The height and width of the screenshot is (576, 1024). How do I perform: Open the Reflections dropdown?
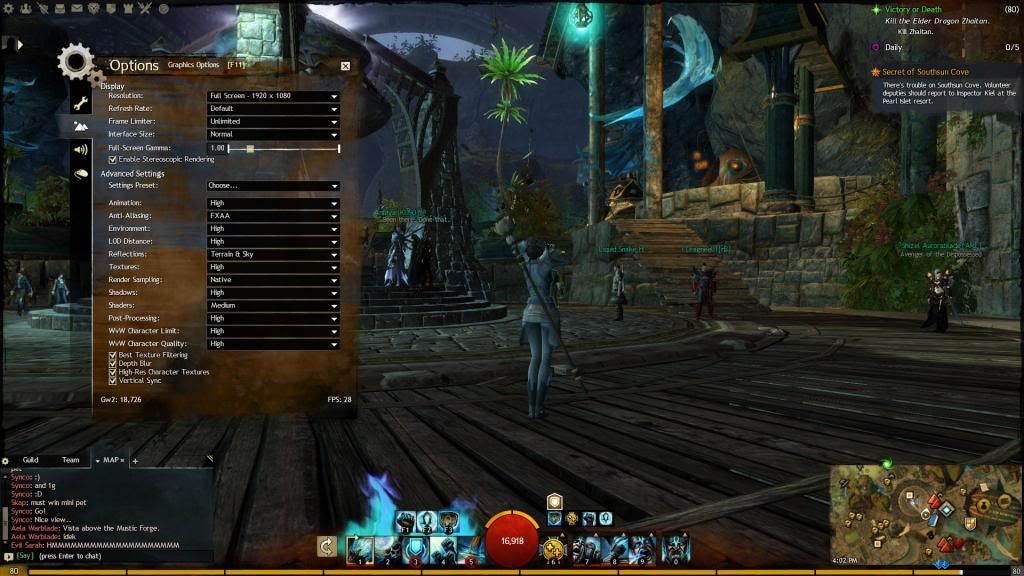click(272, 254)
